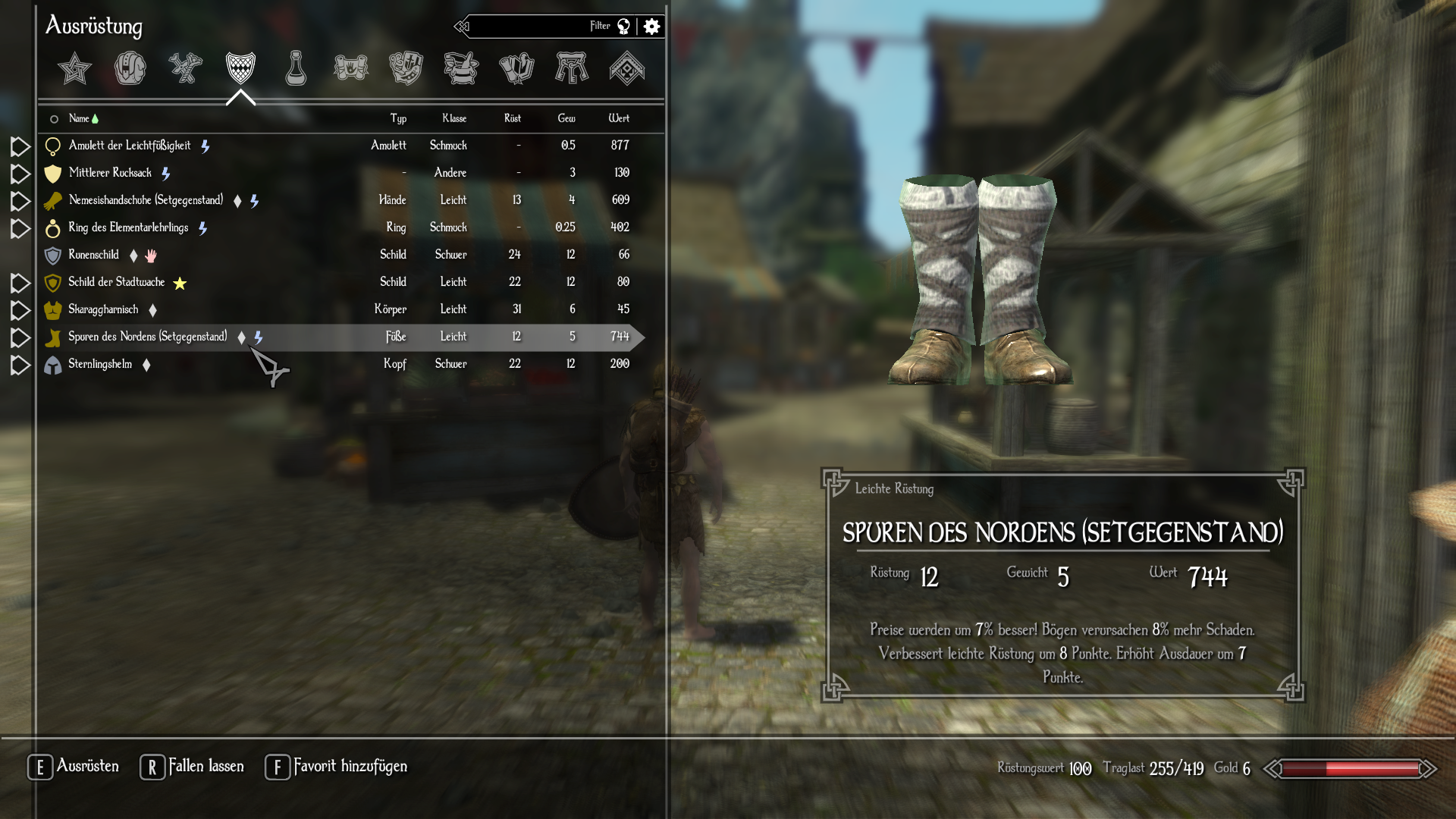
Task: Select the Runenschild row
Action: coord(93,255)
